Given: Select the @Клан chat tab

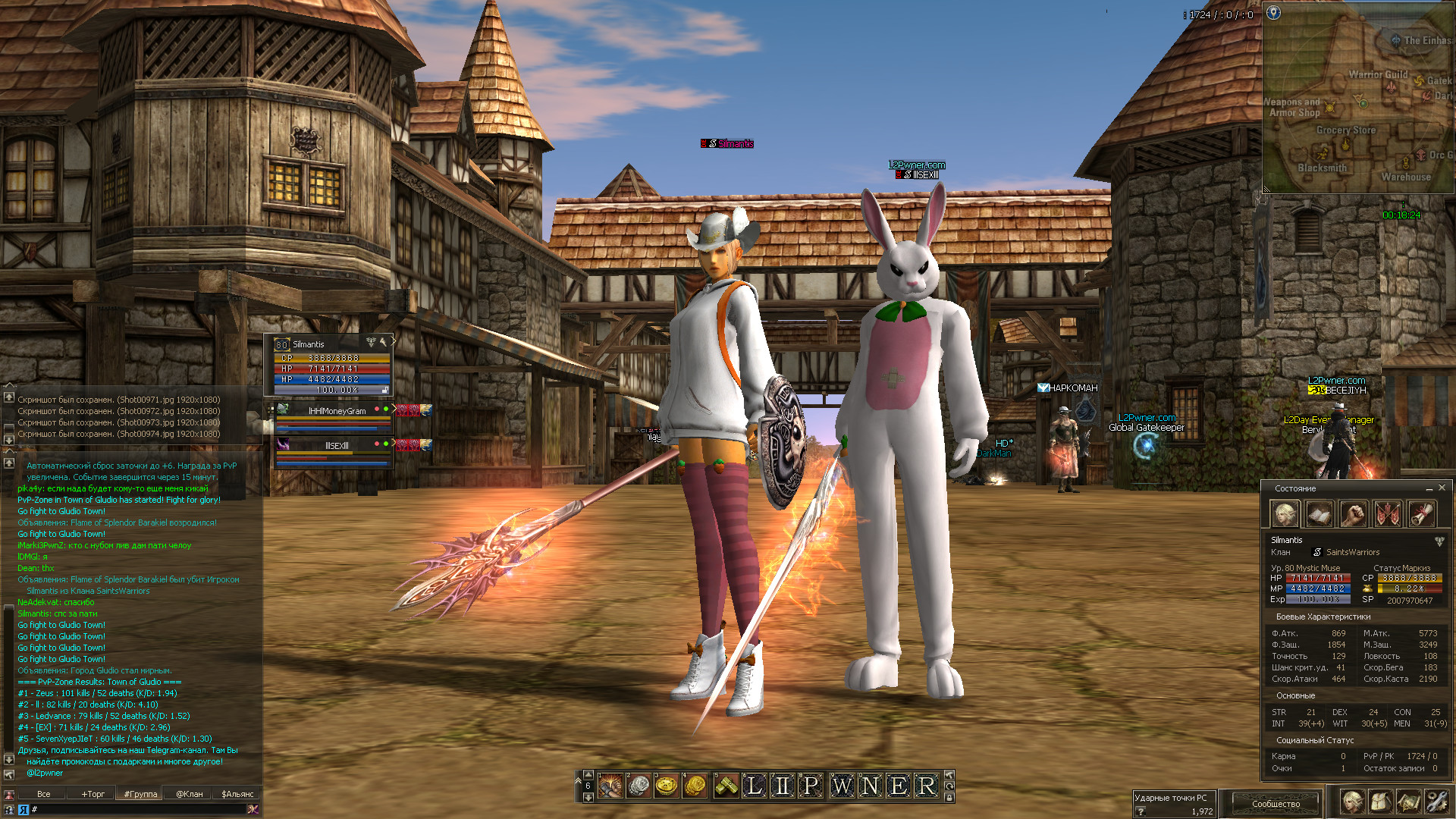Looking at the screenshot, I should 190,794.
